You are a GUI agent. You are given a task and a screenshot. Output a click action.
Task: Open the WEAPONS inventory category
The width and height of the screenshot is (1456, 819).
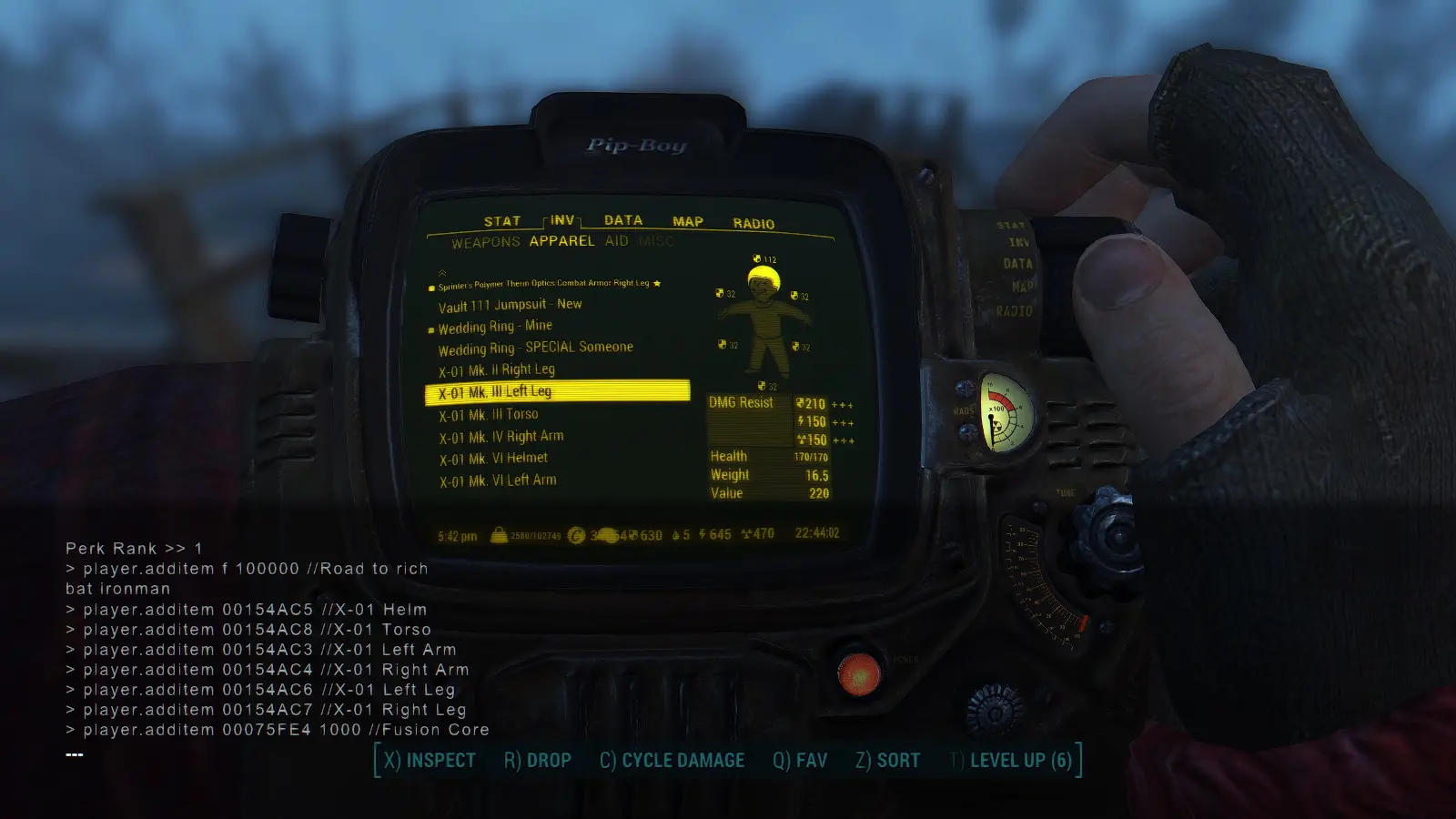[485, 242]
